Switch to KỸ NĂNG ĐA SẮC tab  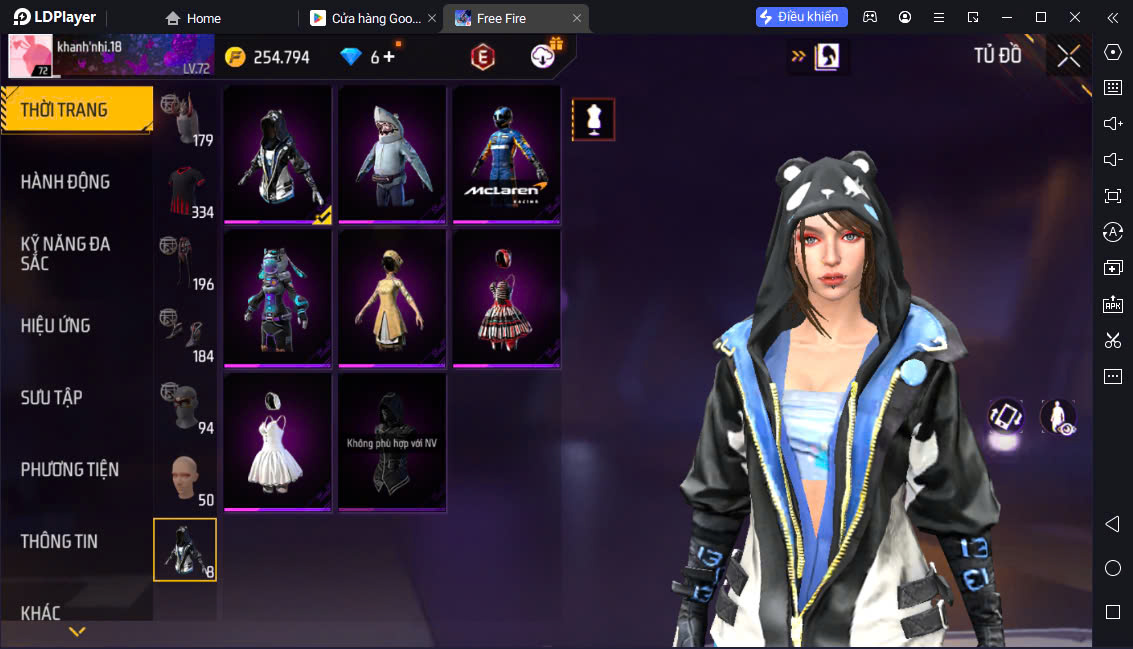(x=66, y=253)
